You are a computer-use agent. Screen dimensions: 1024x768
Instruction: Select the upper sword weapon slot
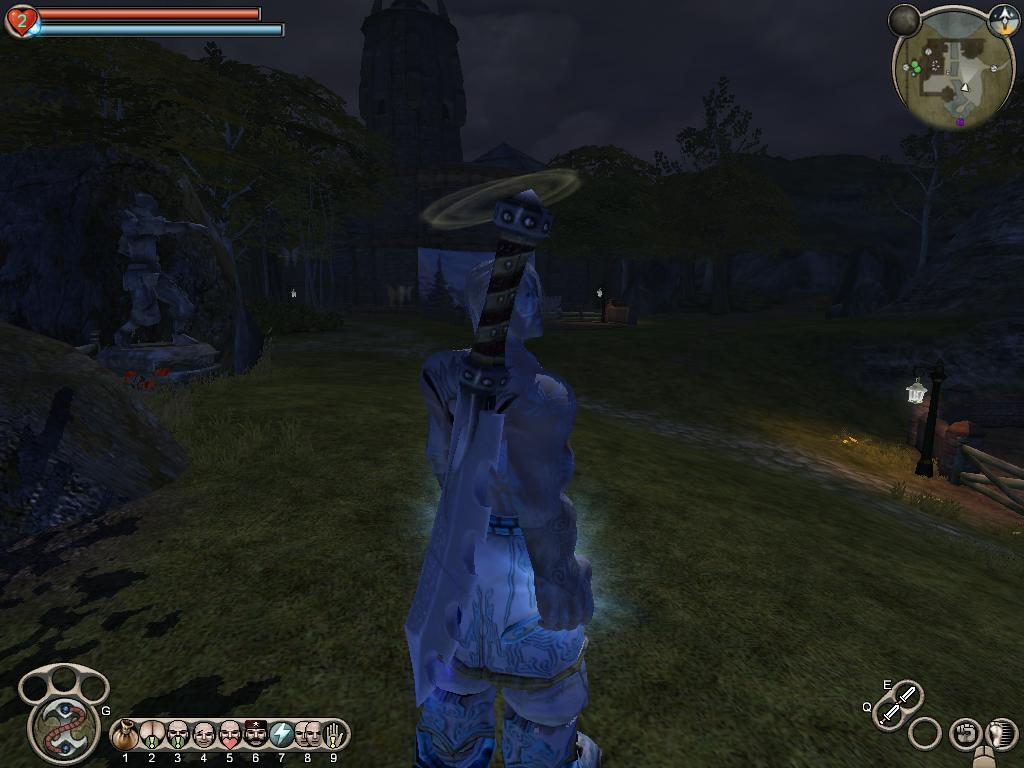907,694
